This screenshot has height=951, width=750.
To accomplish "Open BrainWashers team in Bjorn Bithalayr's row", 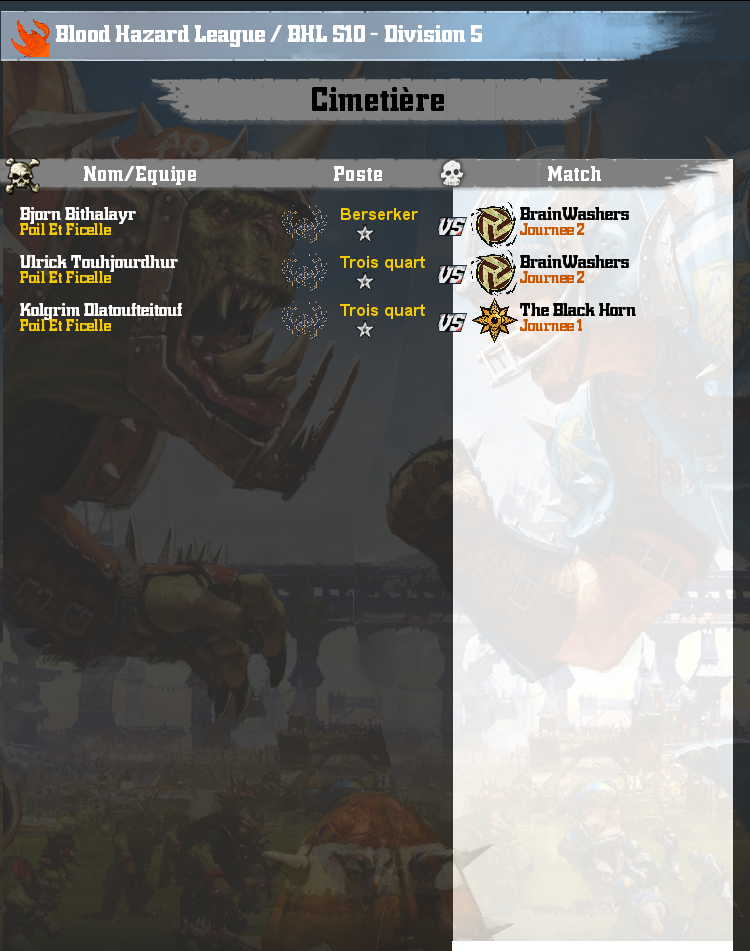I will tap(574, 214).
